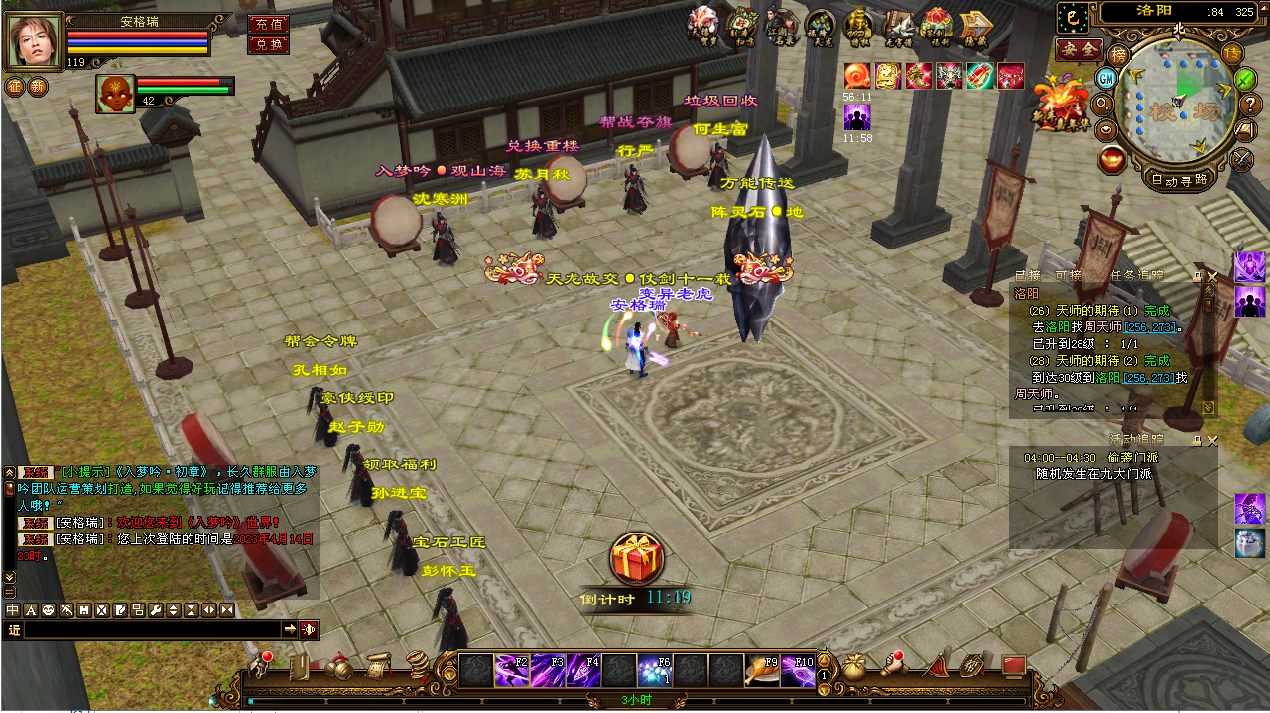Activate the 自动寻路 auto-pathfinding button

point(1178,180)
